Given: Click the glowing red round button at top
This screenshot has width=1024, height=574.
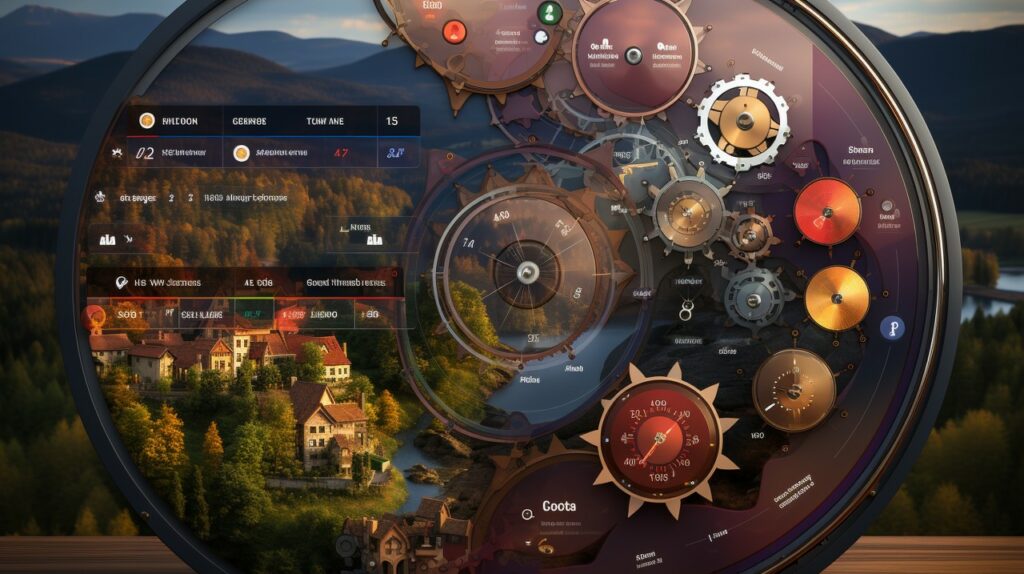Looking at the screenshot, I should [455, 30].
